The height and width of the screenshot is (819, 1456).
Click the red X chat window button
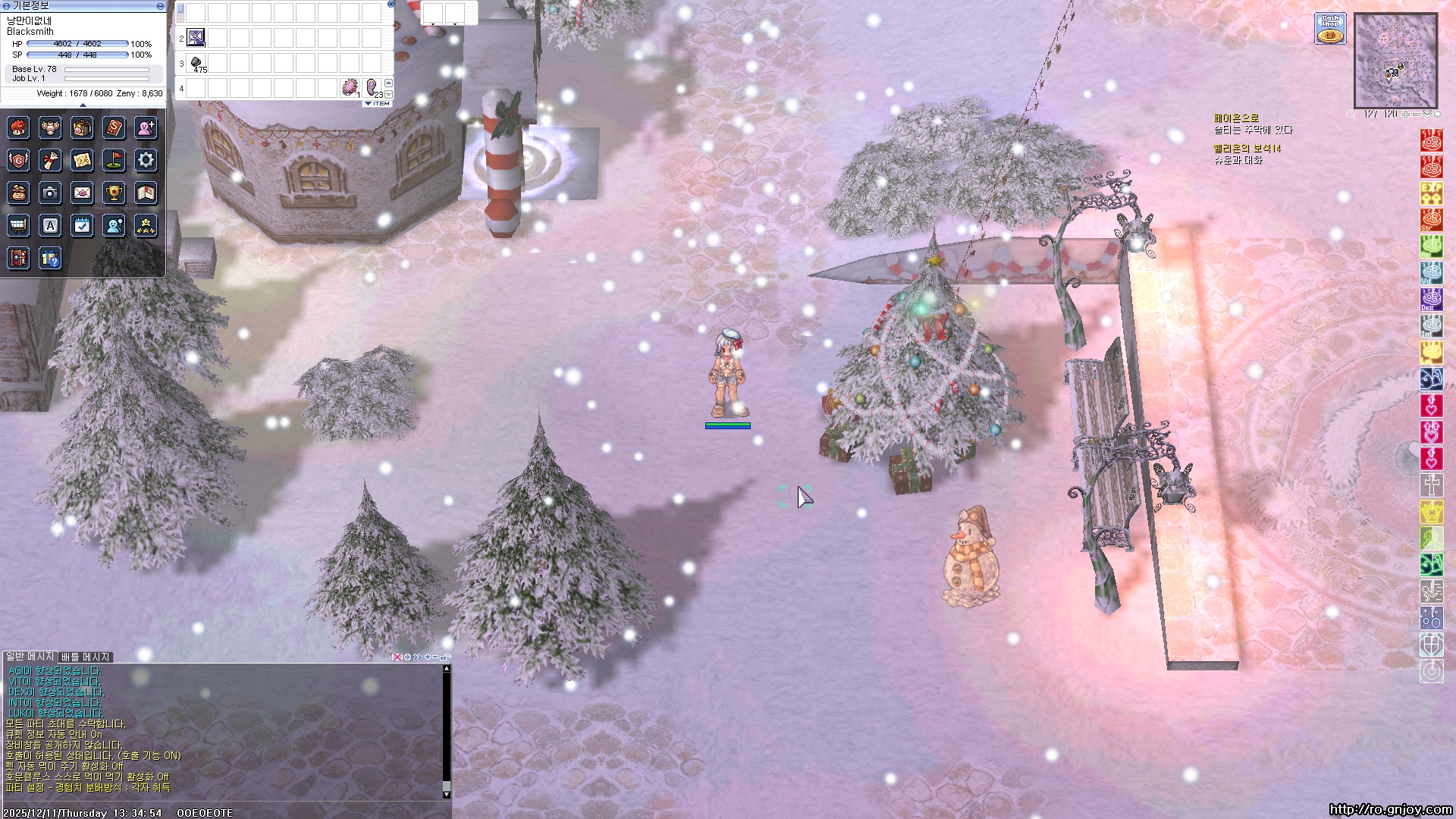click(397, 657)
